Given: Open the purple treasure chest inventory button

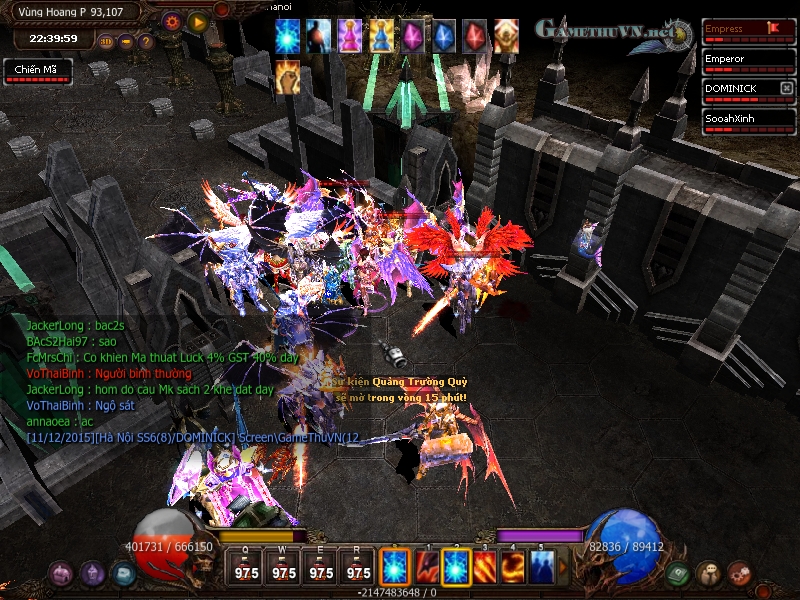Looking at the screenshot, I should coord(62,574).
